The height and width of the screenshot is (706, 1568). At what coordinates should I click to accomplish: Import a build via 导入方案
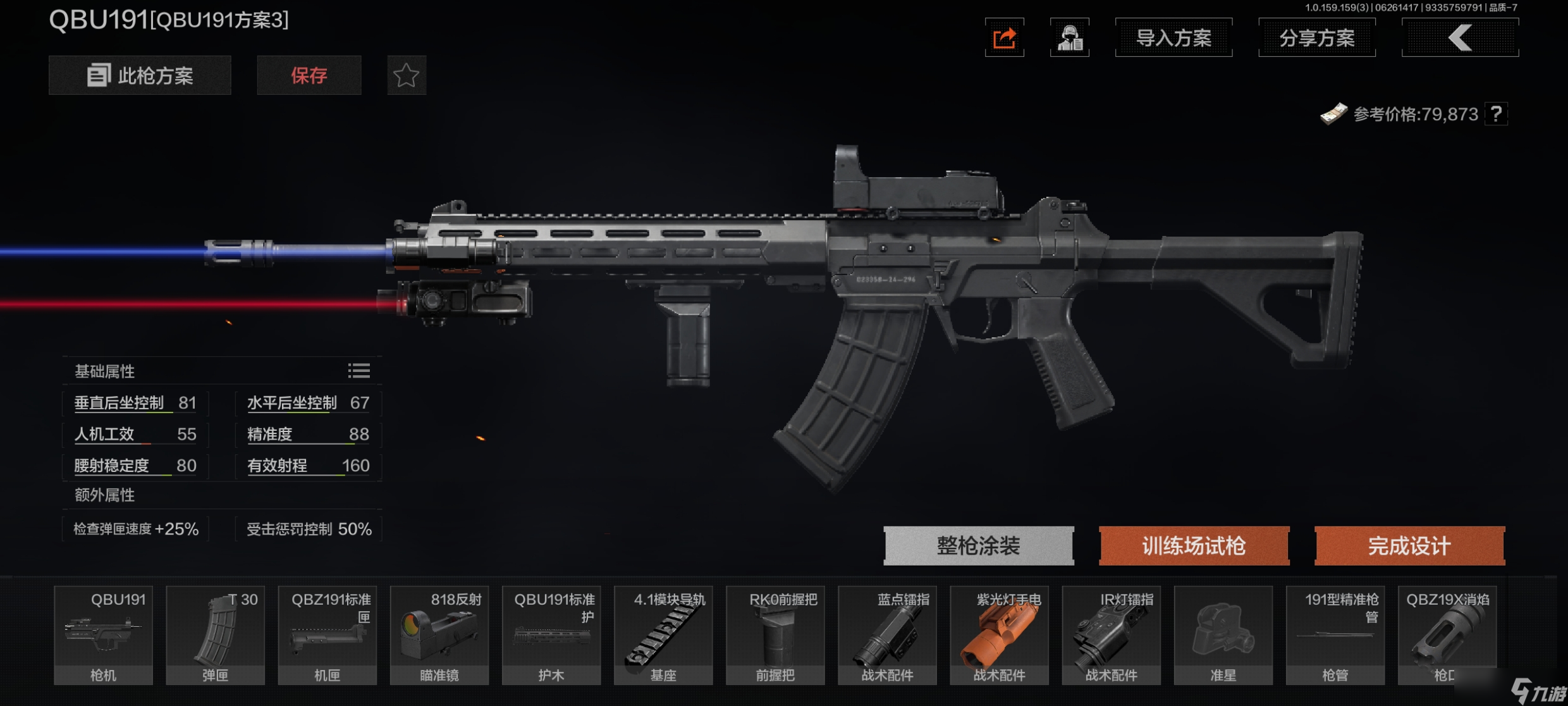click(x=1173, y=38)
